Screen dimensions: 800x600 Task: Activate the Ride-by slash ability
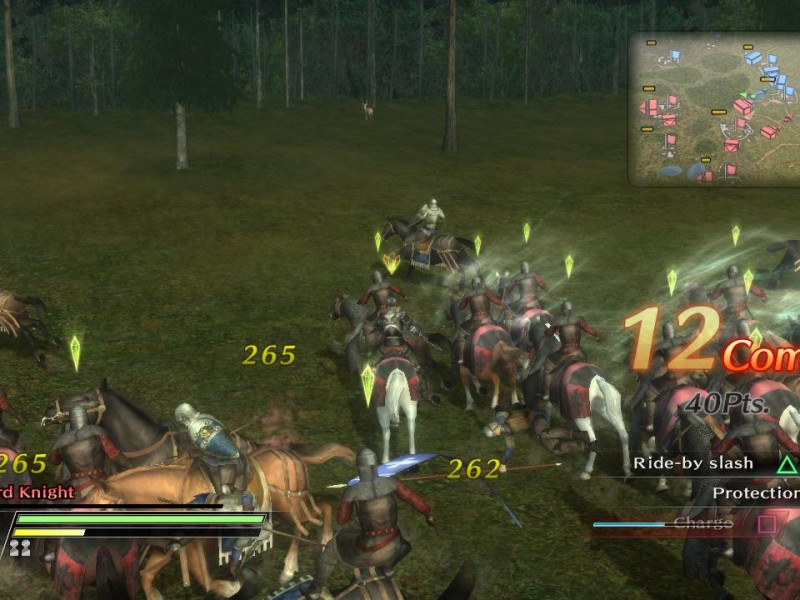[714, 464]
